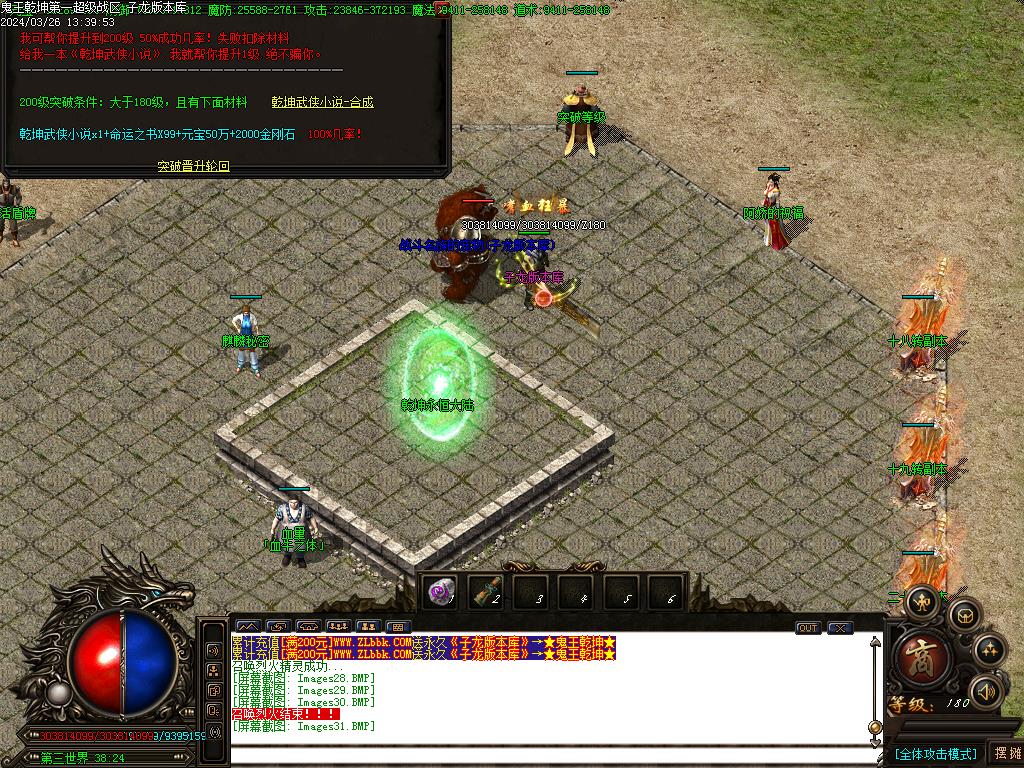Switch the 全体攻击模式 attack mode
Screen dimensions: 1024x768
935,753
